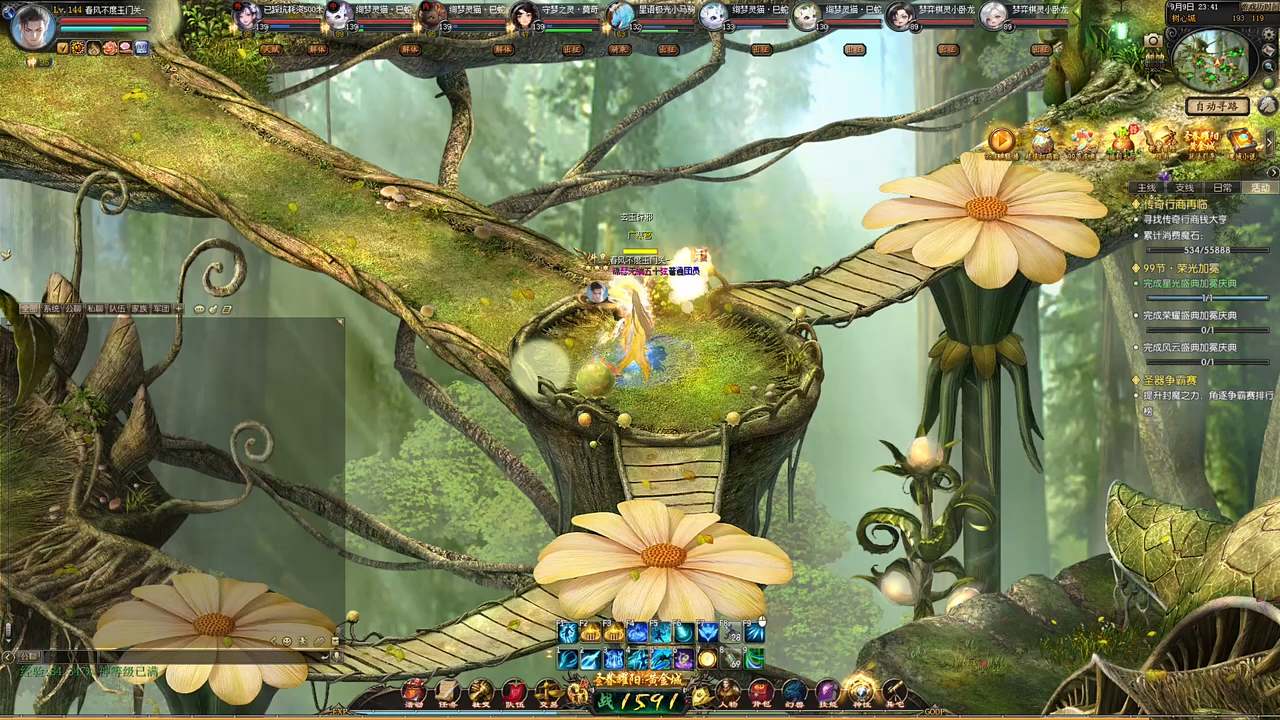Viewport: 1280px width, 720px height.
Task: Click the 自动寻路 auto-pathfinding button
Action: 1217,106
